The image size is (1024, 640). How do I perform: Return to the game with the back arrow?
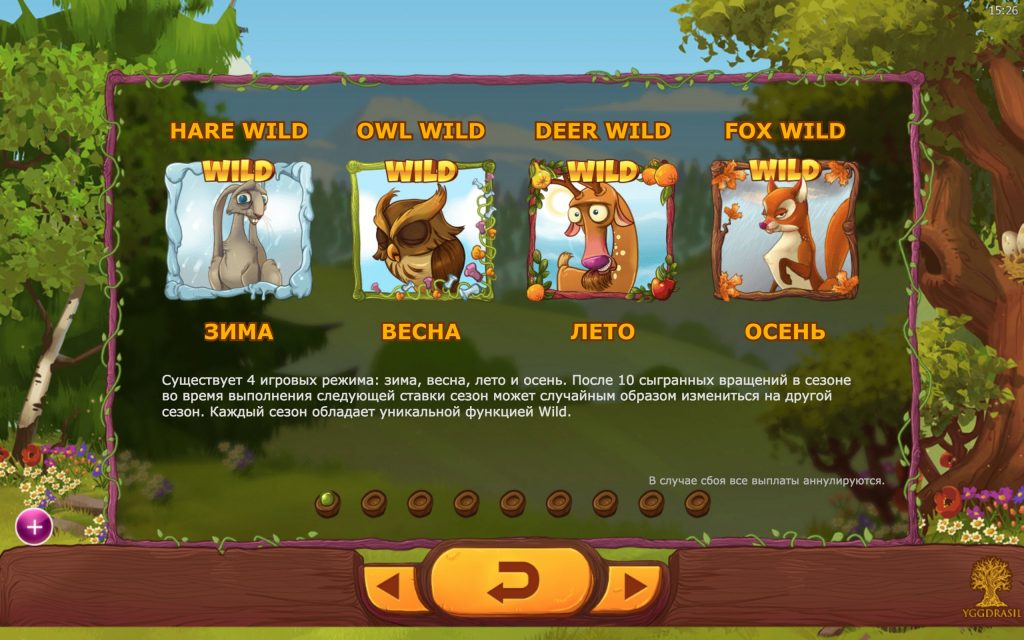coord(511,582)
